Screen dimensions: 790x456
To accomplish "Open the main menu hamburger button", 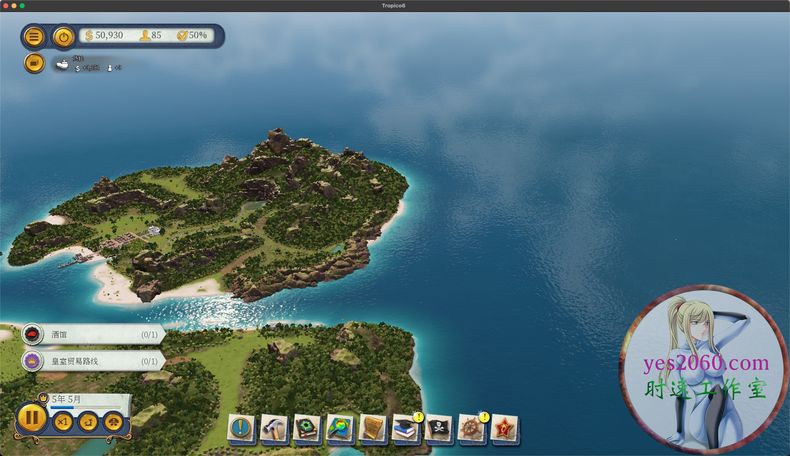I will coord(34,37).
